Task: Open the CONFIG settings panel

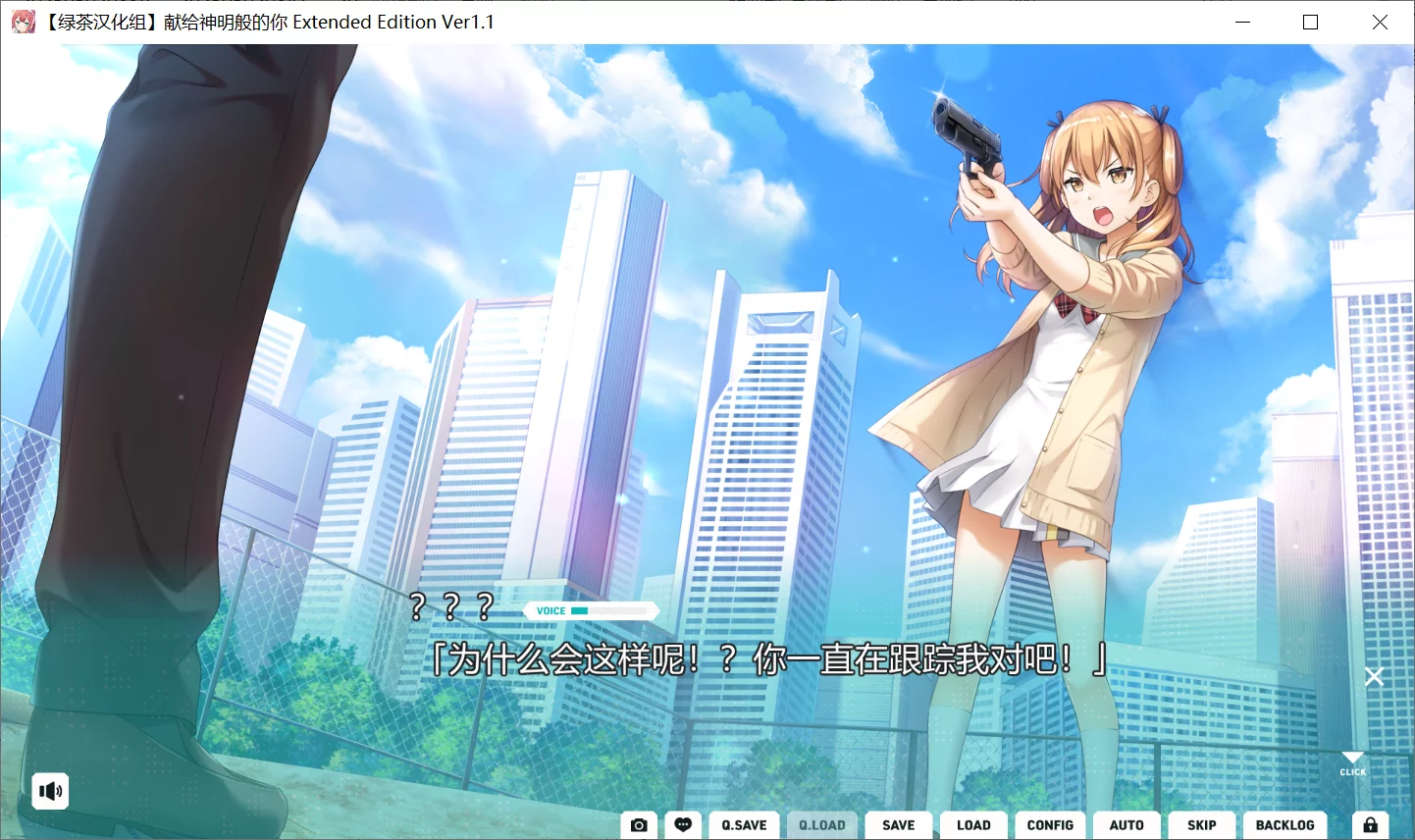Action: click(1050, 824)
